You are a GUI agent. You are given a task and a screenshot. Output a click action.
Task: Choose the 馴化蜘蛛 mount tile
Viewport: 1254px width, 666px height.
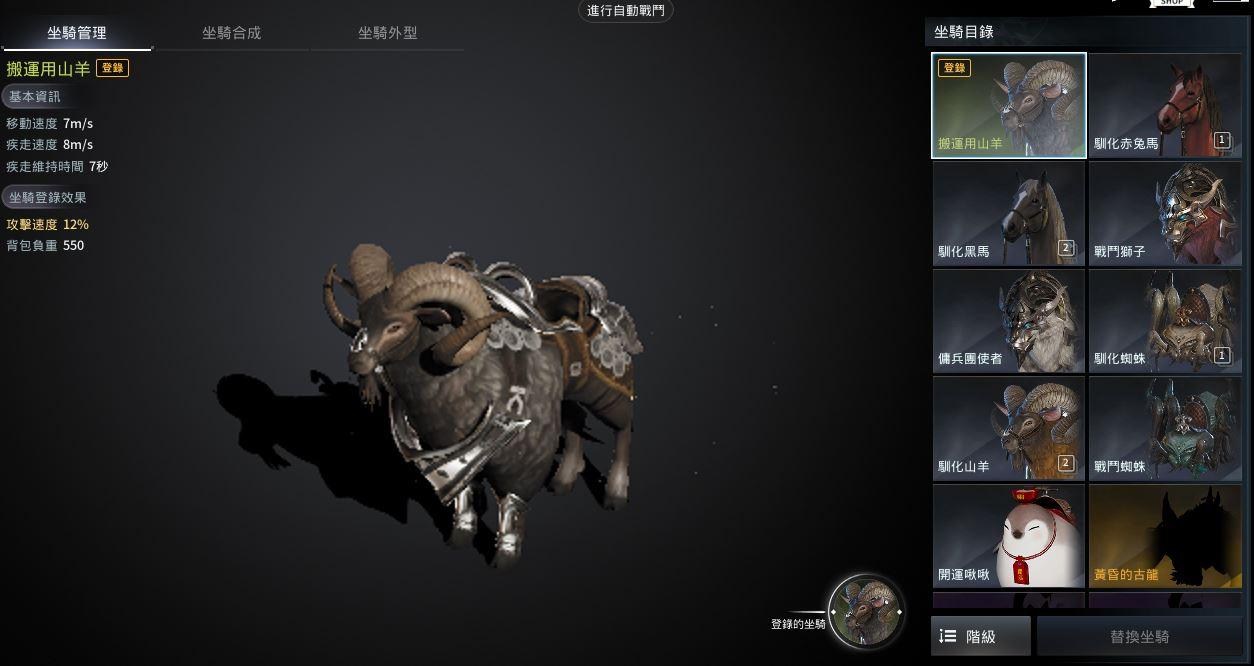pyautogui.click(x=1164, y=321)
